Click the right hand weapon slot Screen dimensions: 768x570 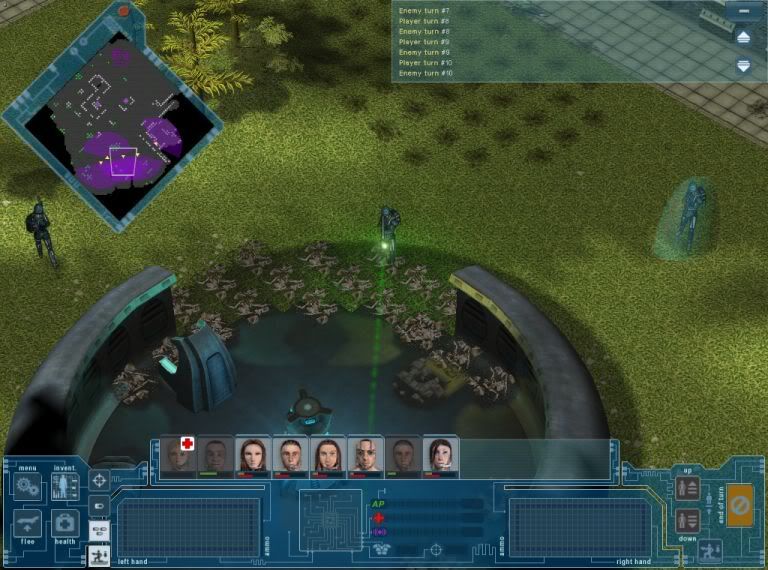pyautogui.click(x=567, y=527)
